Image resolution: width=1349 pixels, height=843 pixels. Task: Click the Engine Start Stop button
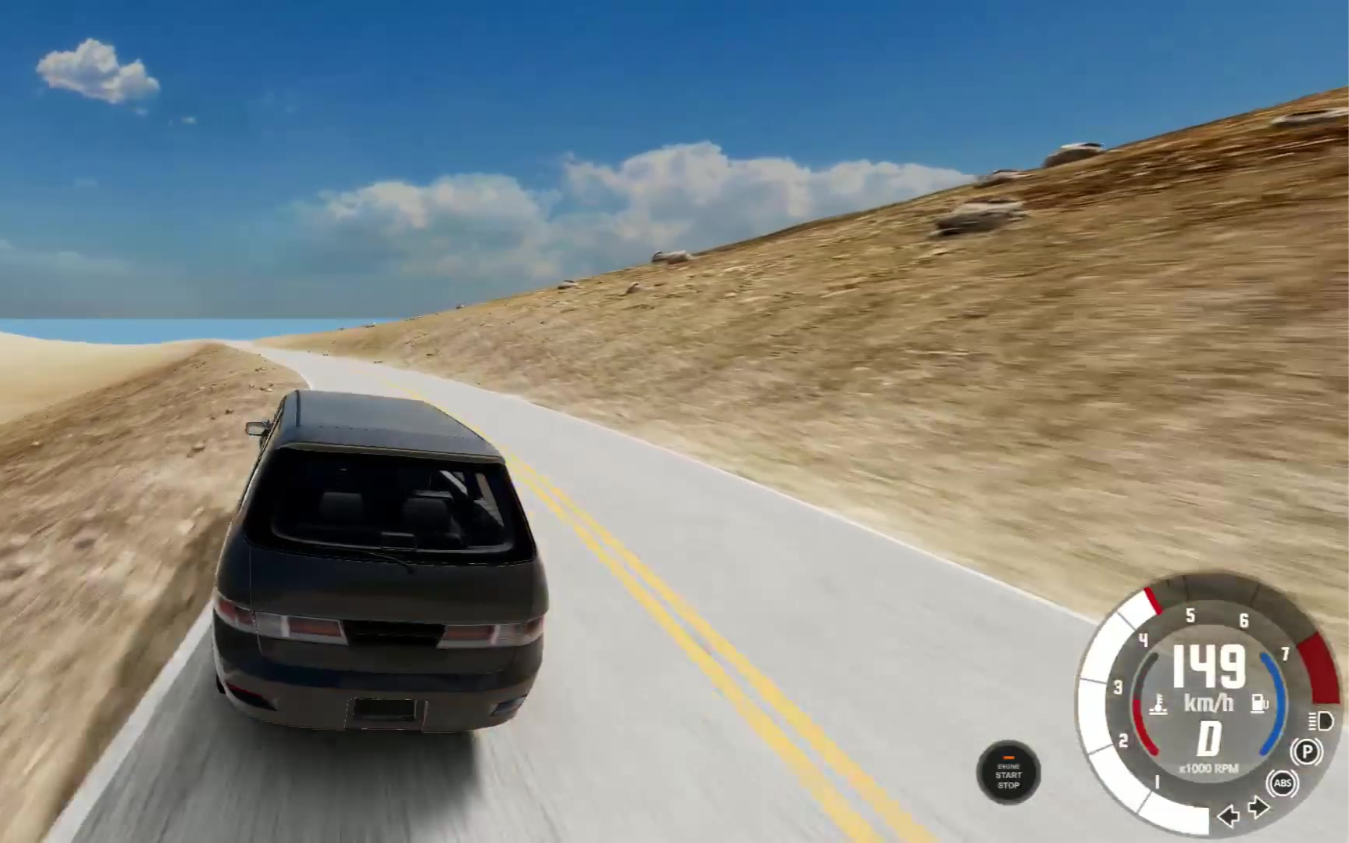1008,772
